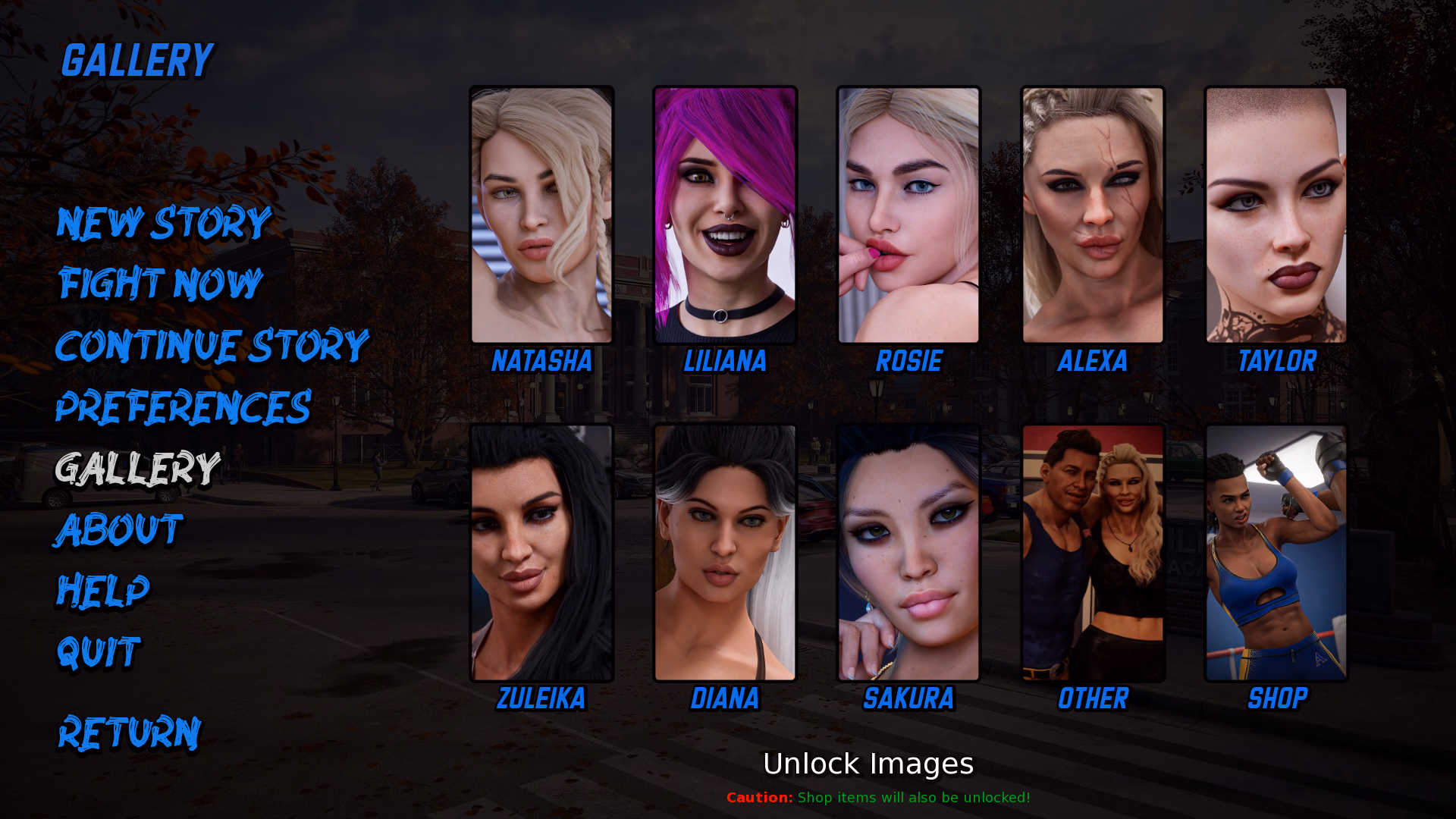The width and height of the screenshot is (1456, 819).
Task: Activate the Unlock Images option
Action: click(868, 764)
